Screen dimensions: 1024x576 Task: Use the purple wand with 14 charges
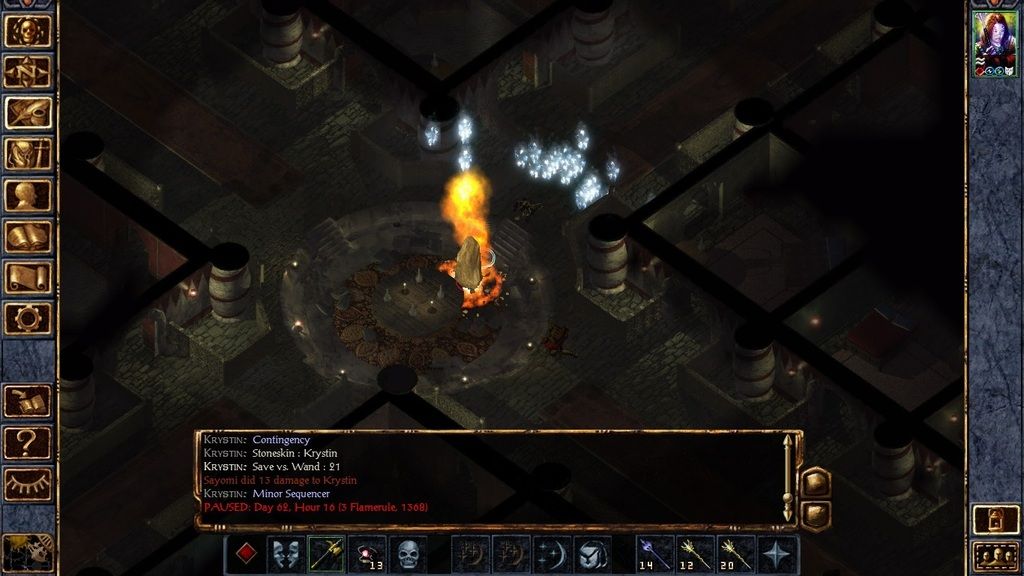655,554
